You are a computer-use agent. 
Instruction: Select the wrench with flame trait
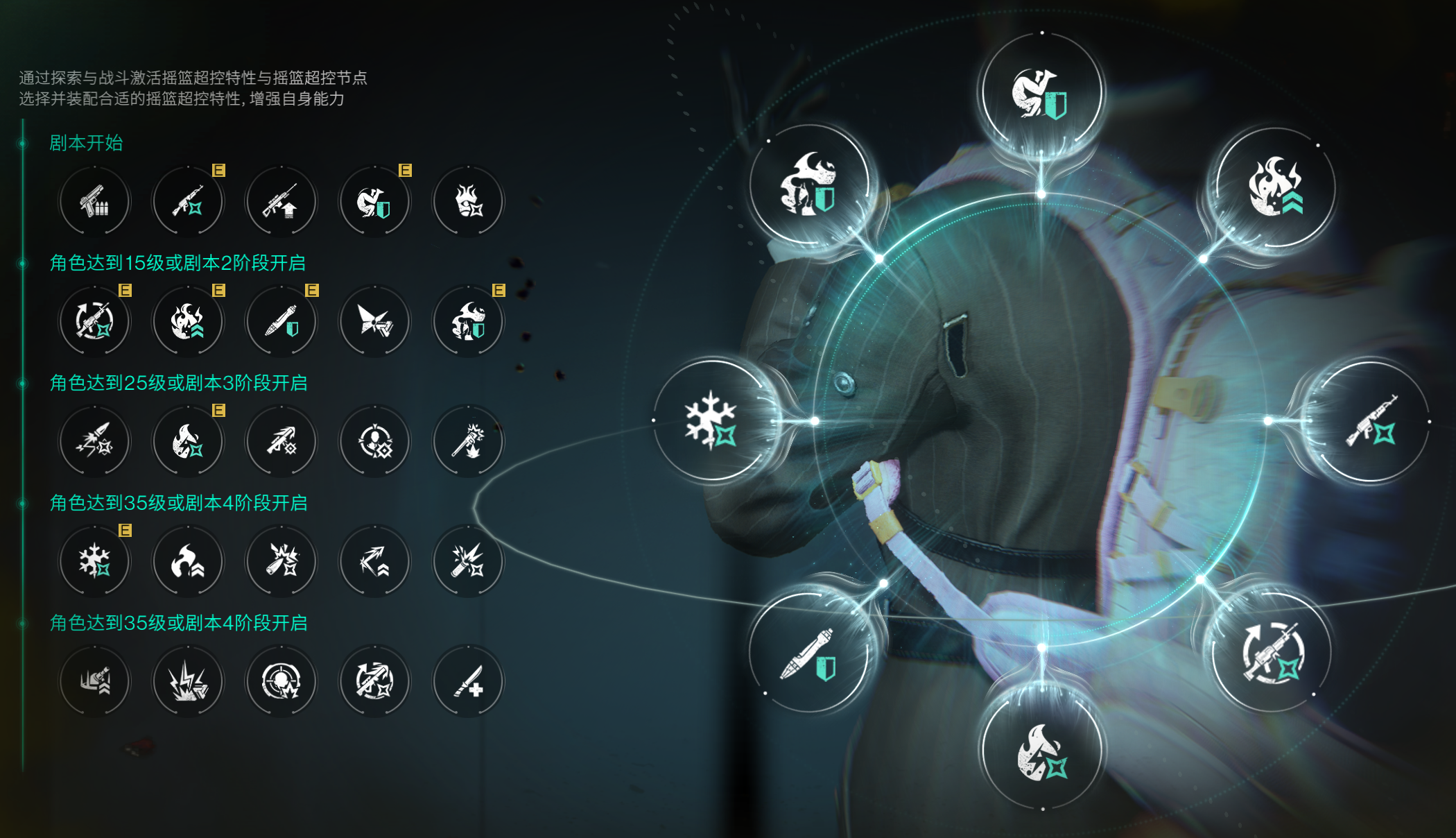click(468, 441)
